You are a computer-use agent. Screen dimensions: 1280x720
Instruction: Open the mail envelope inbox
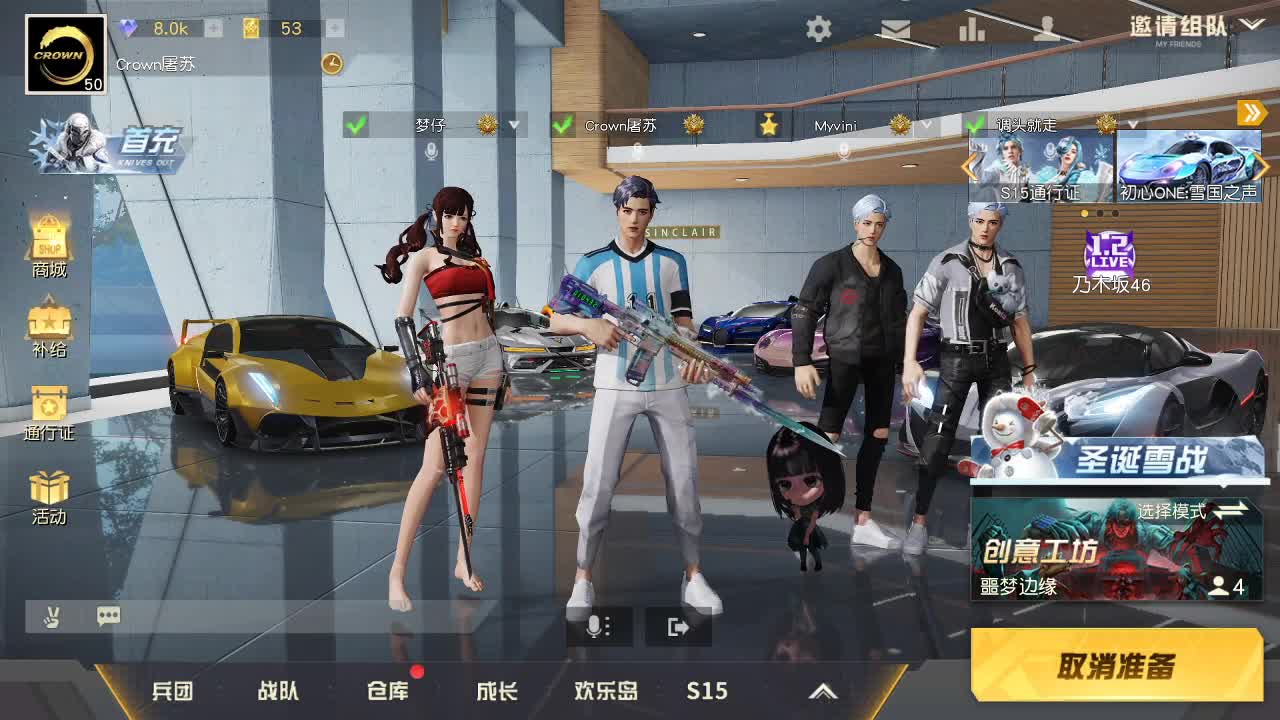pos(895,30)
